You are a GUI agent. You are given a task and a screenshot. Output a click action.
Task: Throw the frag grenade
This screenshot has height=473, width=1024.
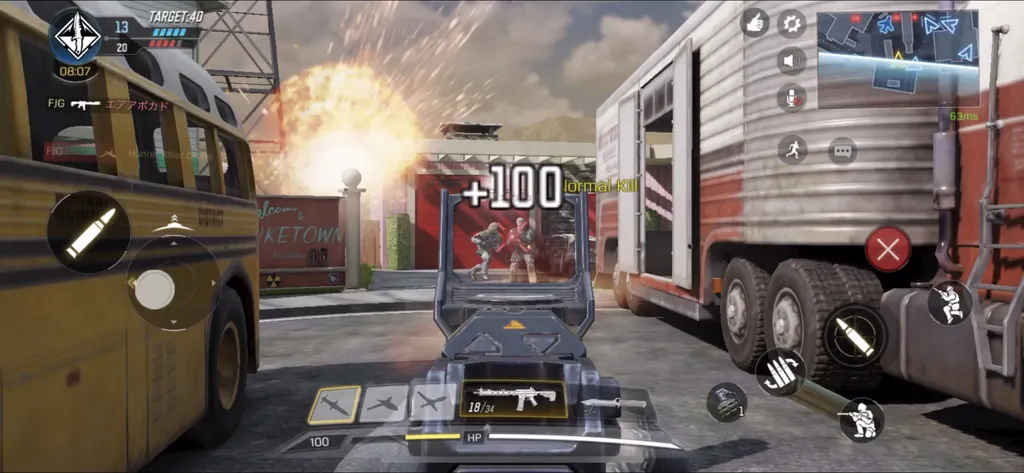point(725,402)
